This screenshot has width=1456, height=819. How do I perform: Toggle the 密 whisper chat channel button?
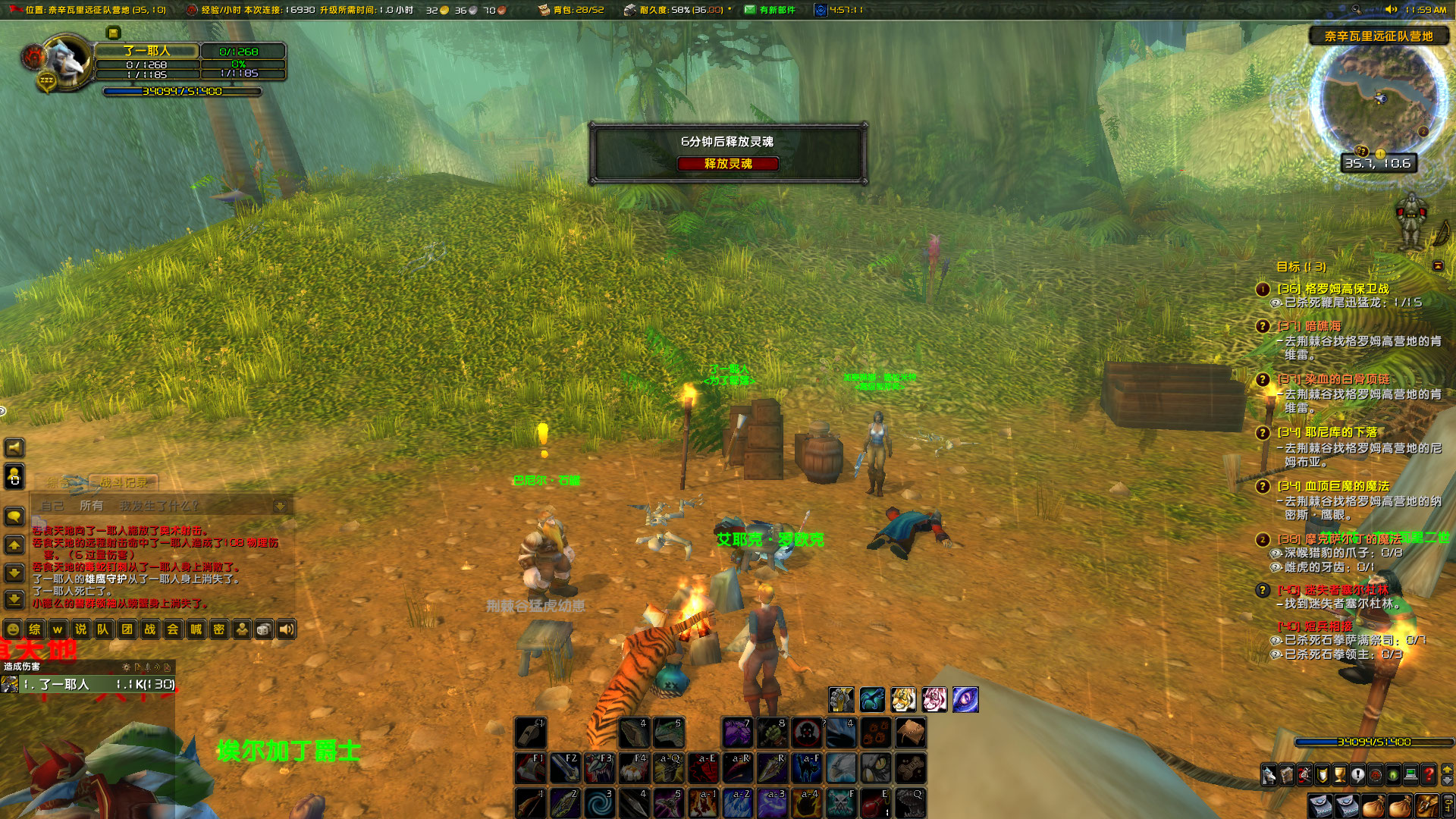click(x=219, y=630)
